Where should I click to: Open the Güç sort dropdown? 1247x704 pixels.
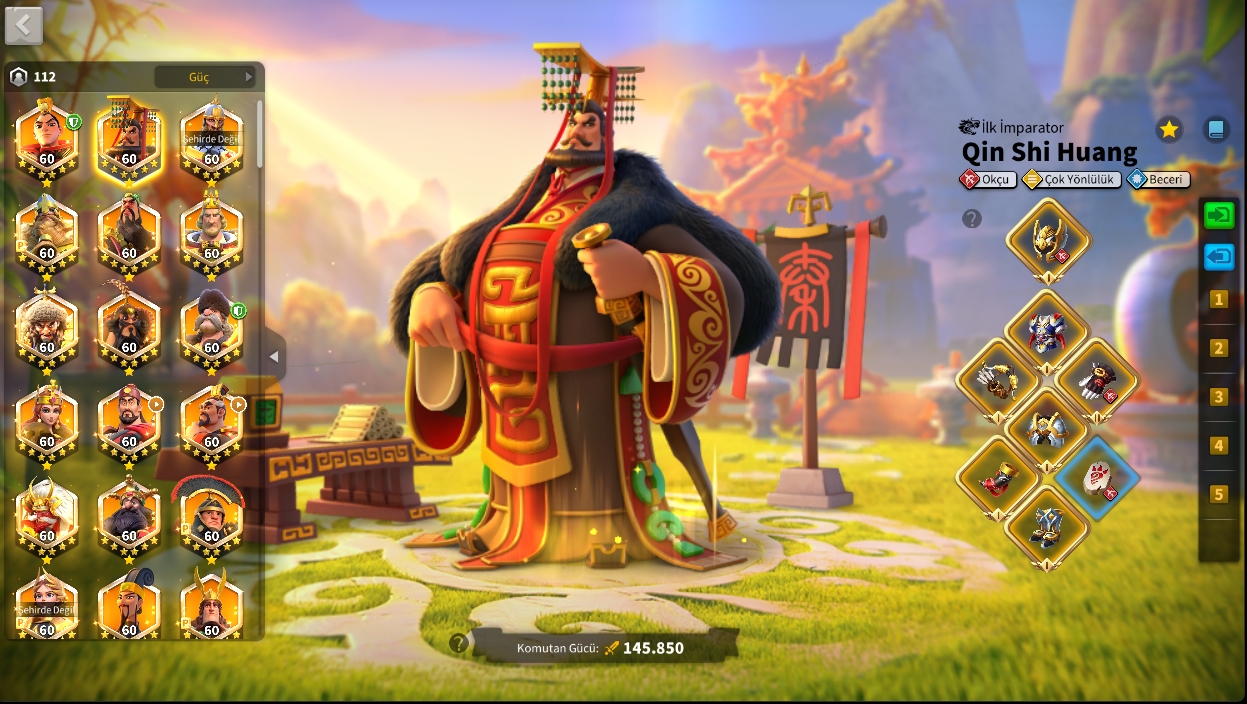(208, 77)
